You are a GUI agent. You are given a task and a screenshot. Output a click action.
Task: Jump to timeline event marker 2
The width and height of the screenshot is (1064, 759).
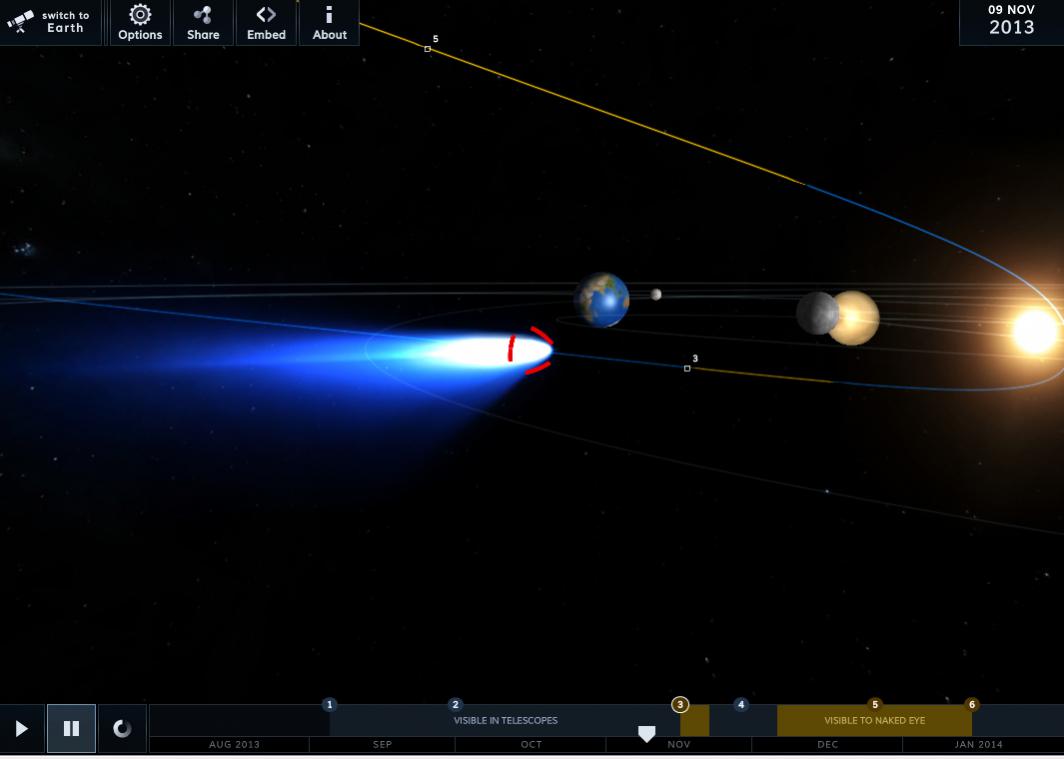pos(456,705)
